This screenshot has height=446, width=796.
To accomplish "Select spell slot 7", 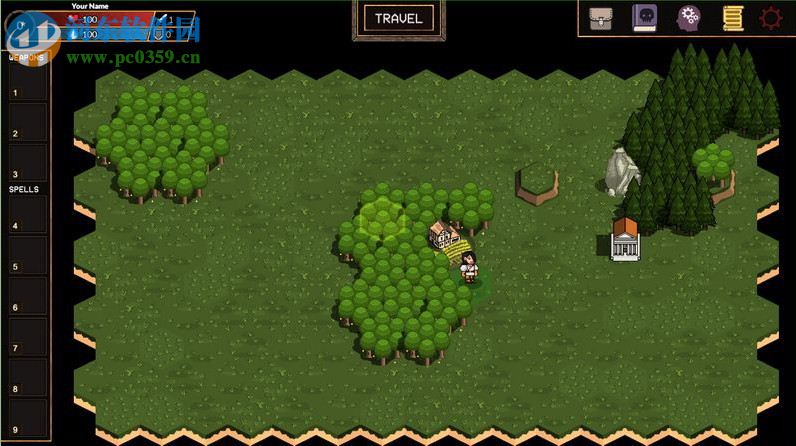I will point(27,342).
